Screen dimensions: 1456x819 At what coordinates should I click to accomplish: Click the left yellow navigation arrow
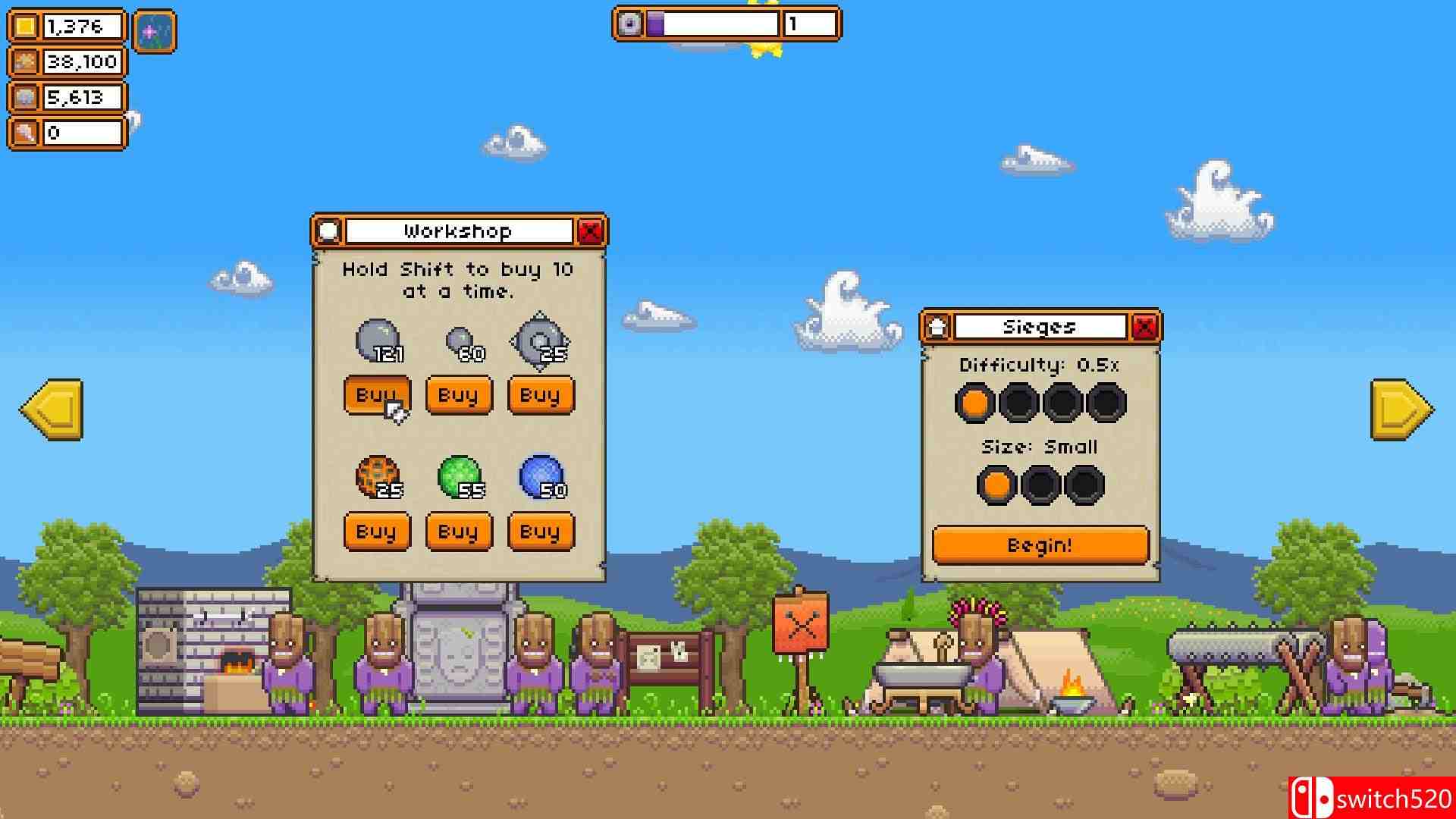point(50,409)
